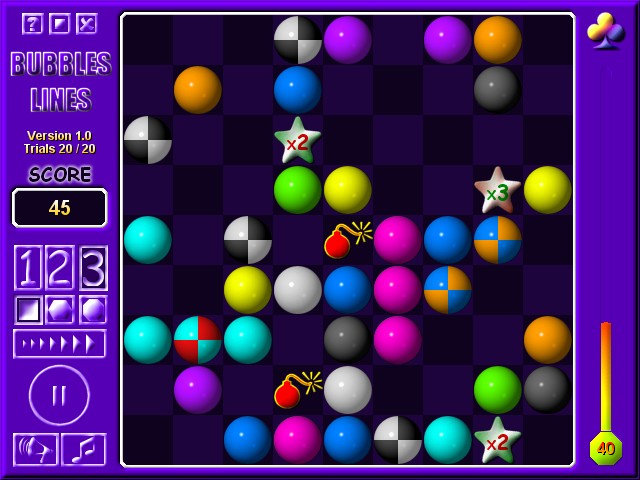Pick the octagon bubble shape button
This screenshot has height=480, width=640.
93,309
